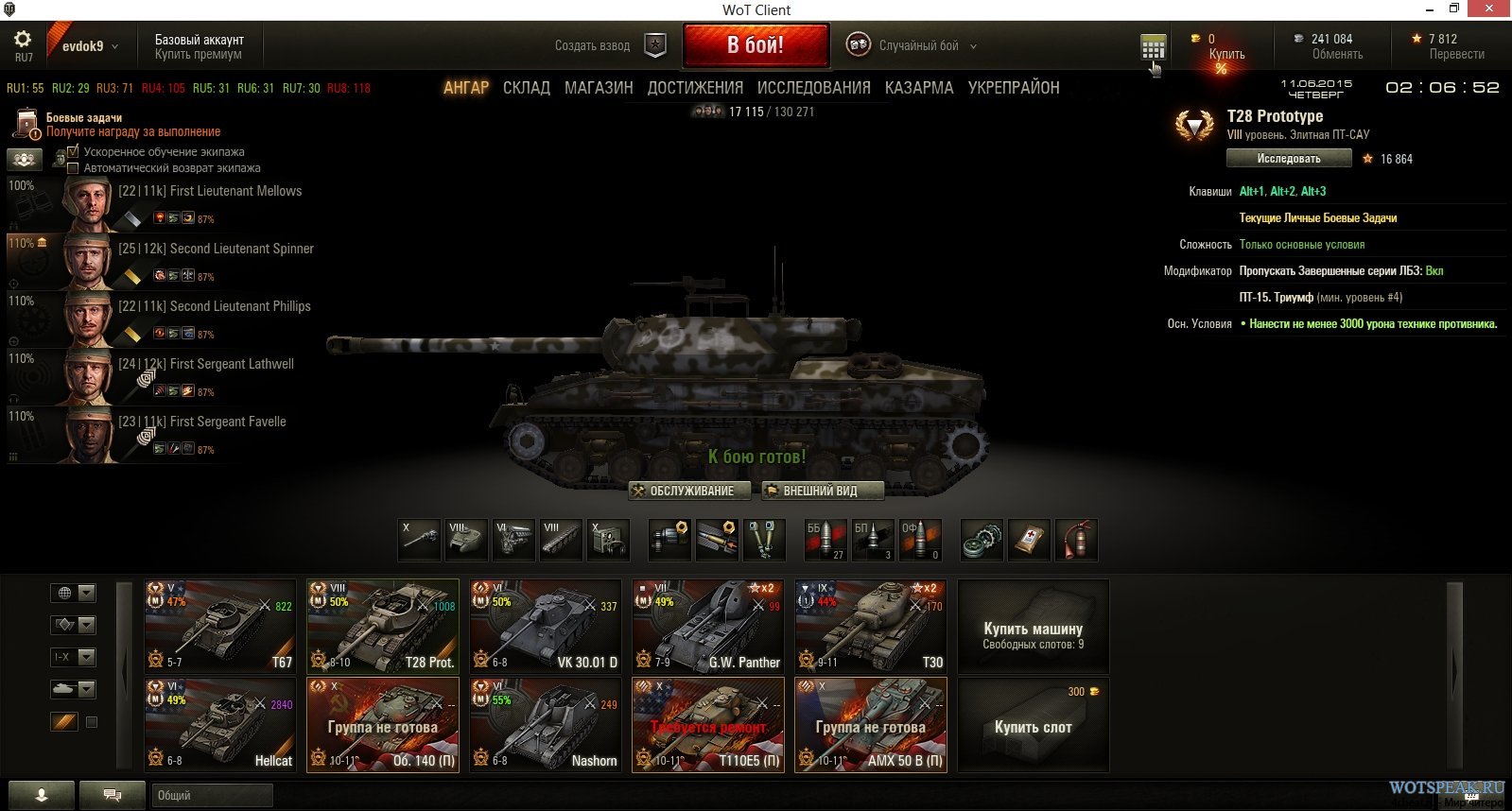The width and height of the screenshot is (1512, 811).
Task: Open the ИССЛЕДОВАНИЯ tab
Action: point(813,88)
